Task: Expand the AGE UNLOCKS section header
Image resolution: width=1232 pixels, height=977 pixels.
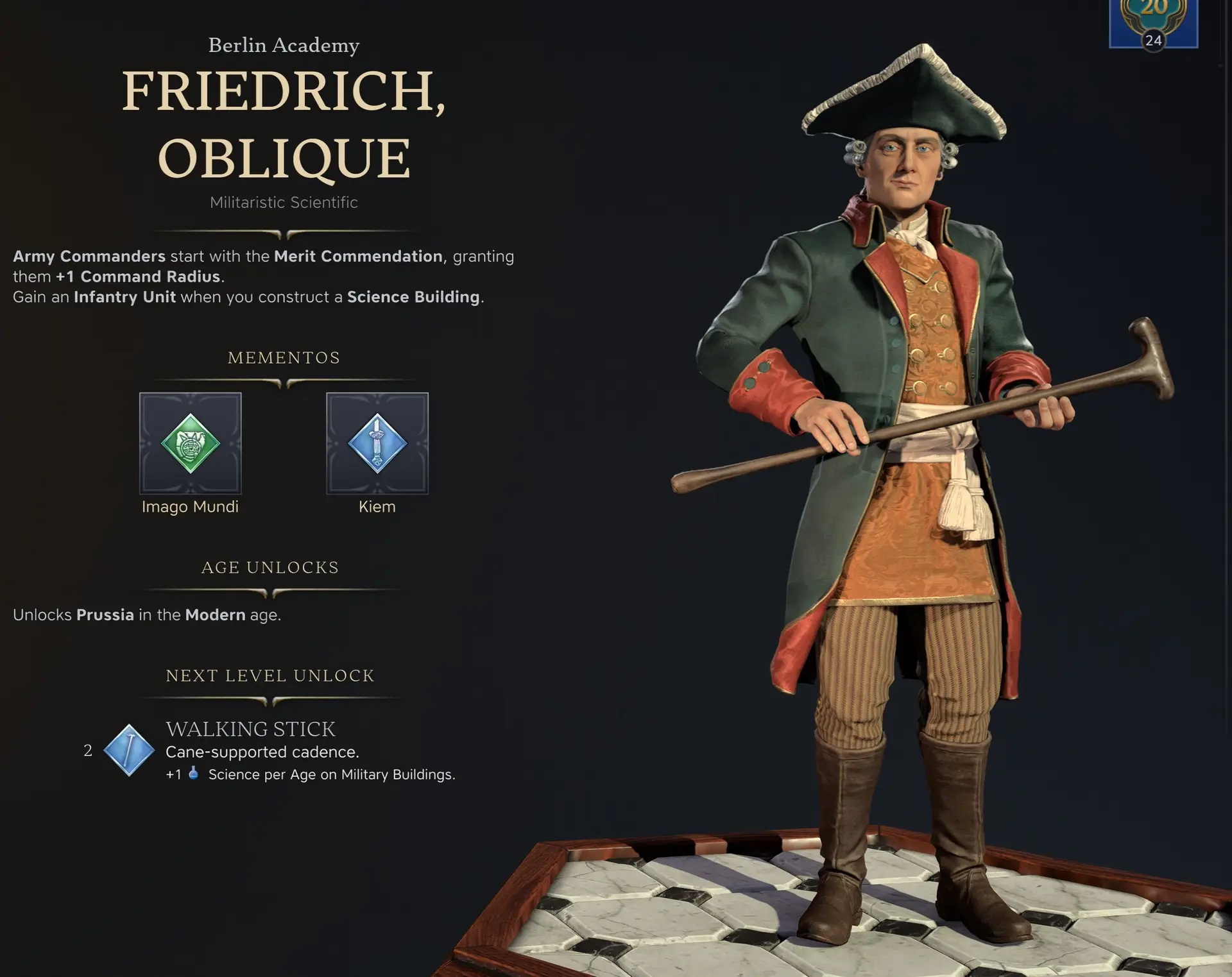Action: click(269, 567)
